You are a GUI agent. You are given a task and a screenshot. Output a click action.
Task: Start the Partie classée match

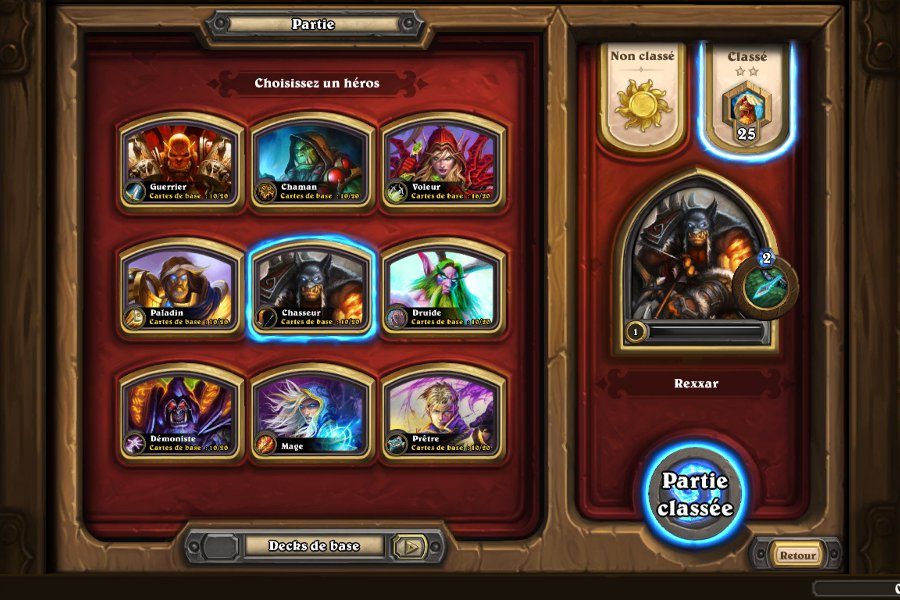click(x=696, y=493)
